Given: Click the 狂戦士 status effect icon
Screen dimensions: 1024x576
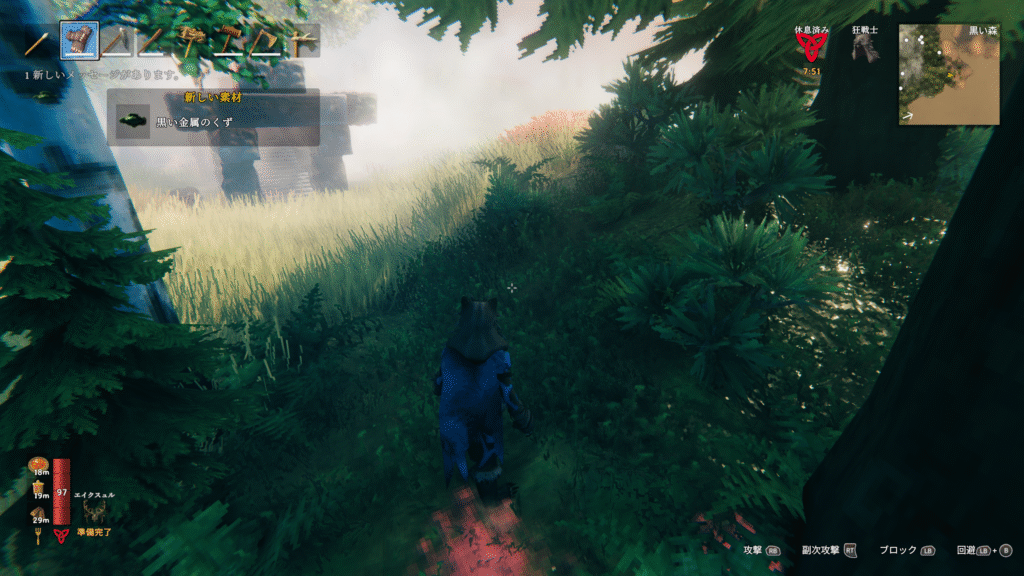Looking at the screenshot, I should [x=864, y=49].
